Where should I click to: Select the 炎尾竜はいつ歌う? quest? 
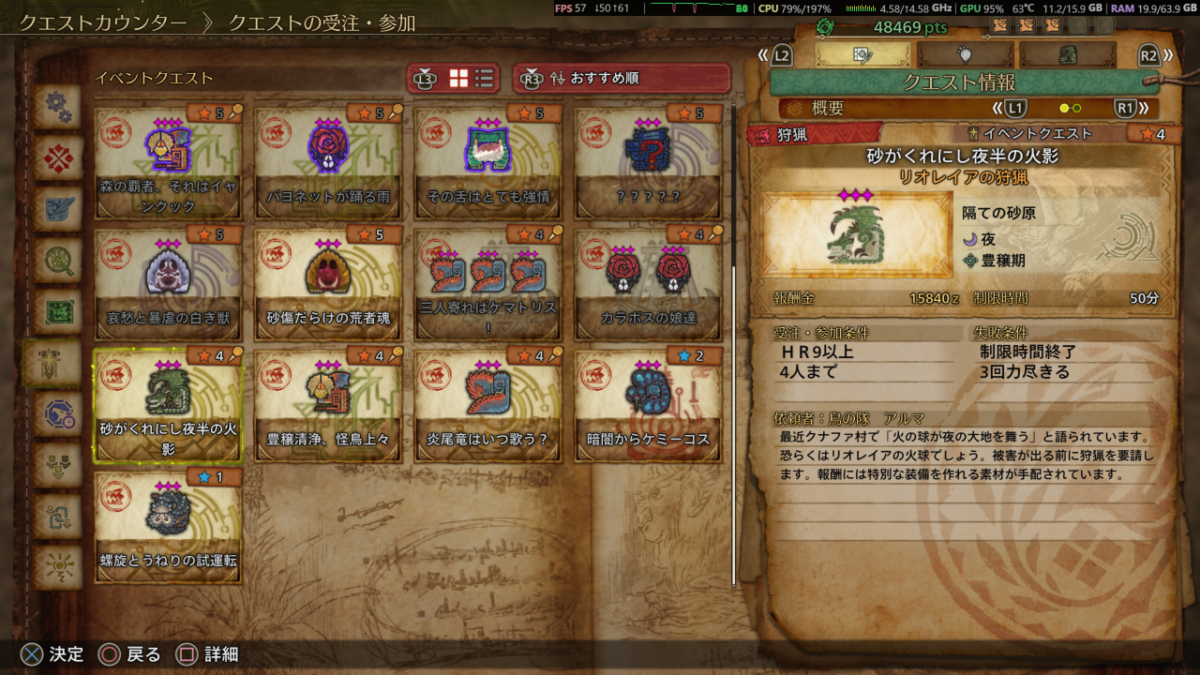point(488,404)
